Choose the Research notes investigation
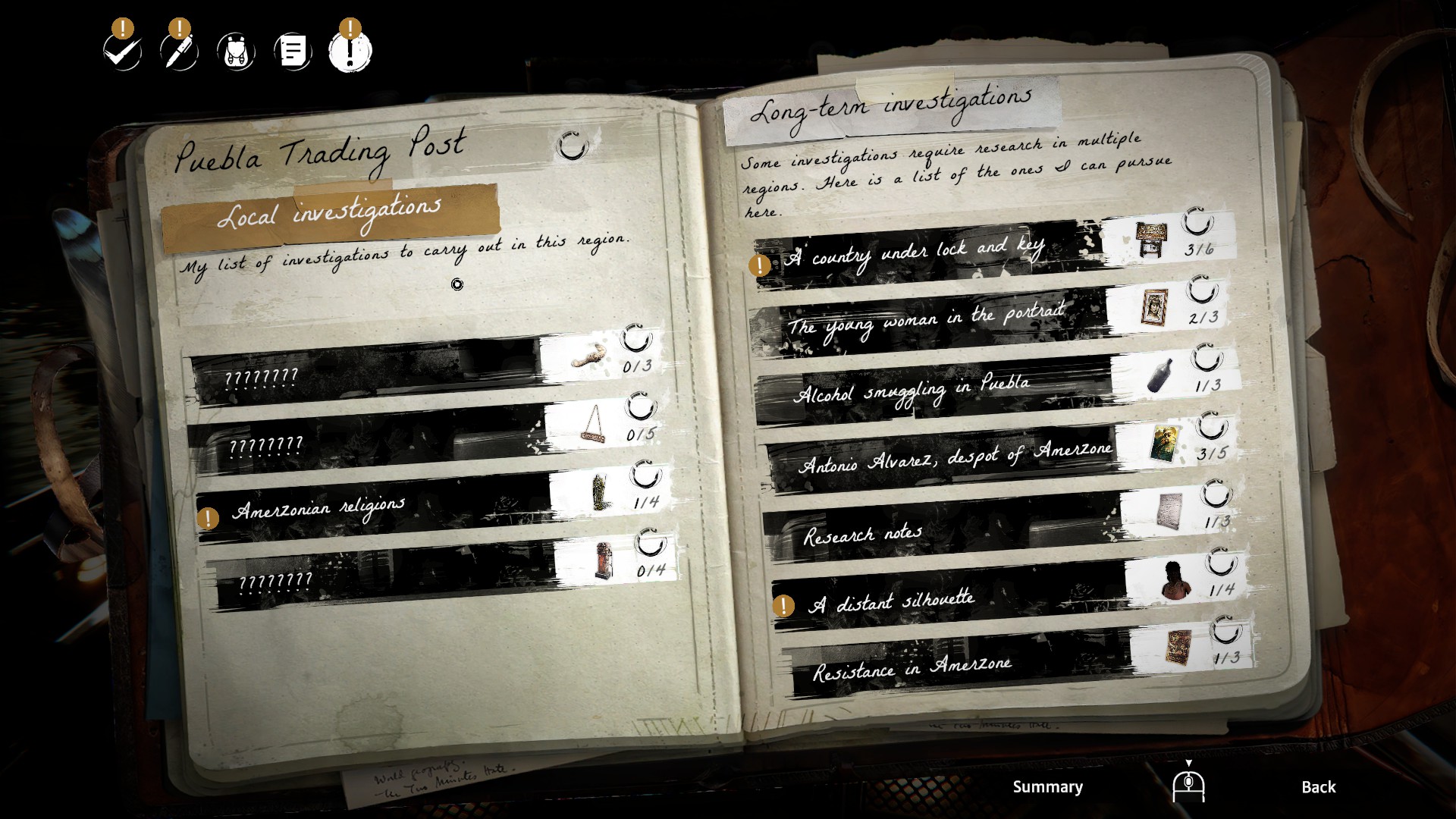Image resolution: width=1456 pixels, height=819 pixels. pos(863,534)
